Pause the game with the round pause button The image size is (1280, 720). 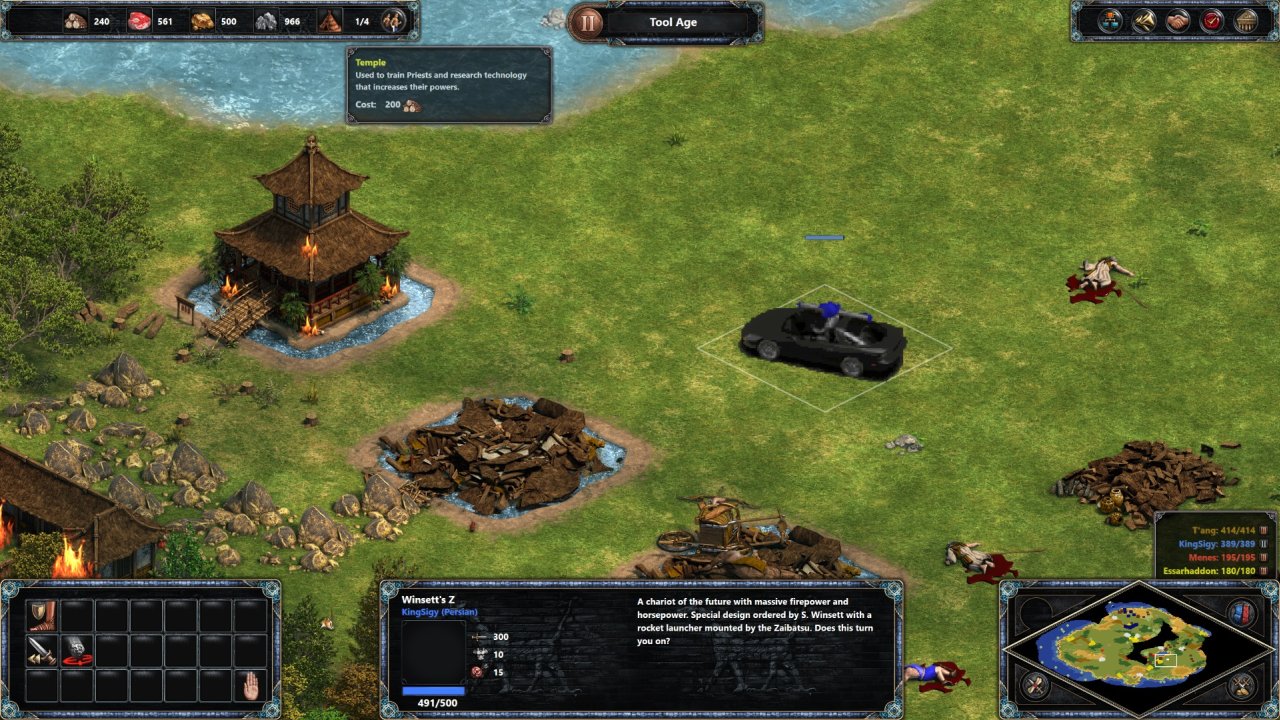tap(587, 22)
